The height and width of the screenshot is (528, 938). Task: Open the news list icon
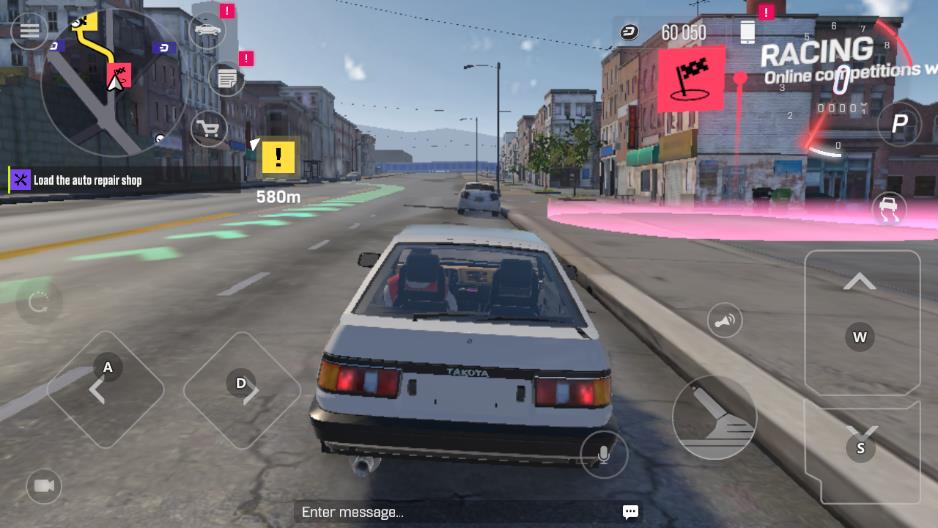pos(227,78)
